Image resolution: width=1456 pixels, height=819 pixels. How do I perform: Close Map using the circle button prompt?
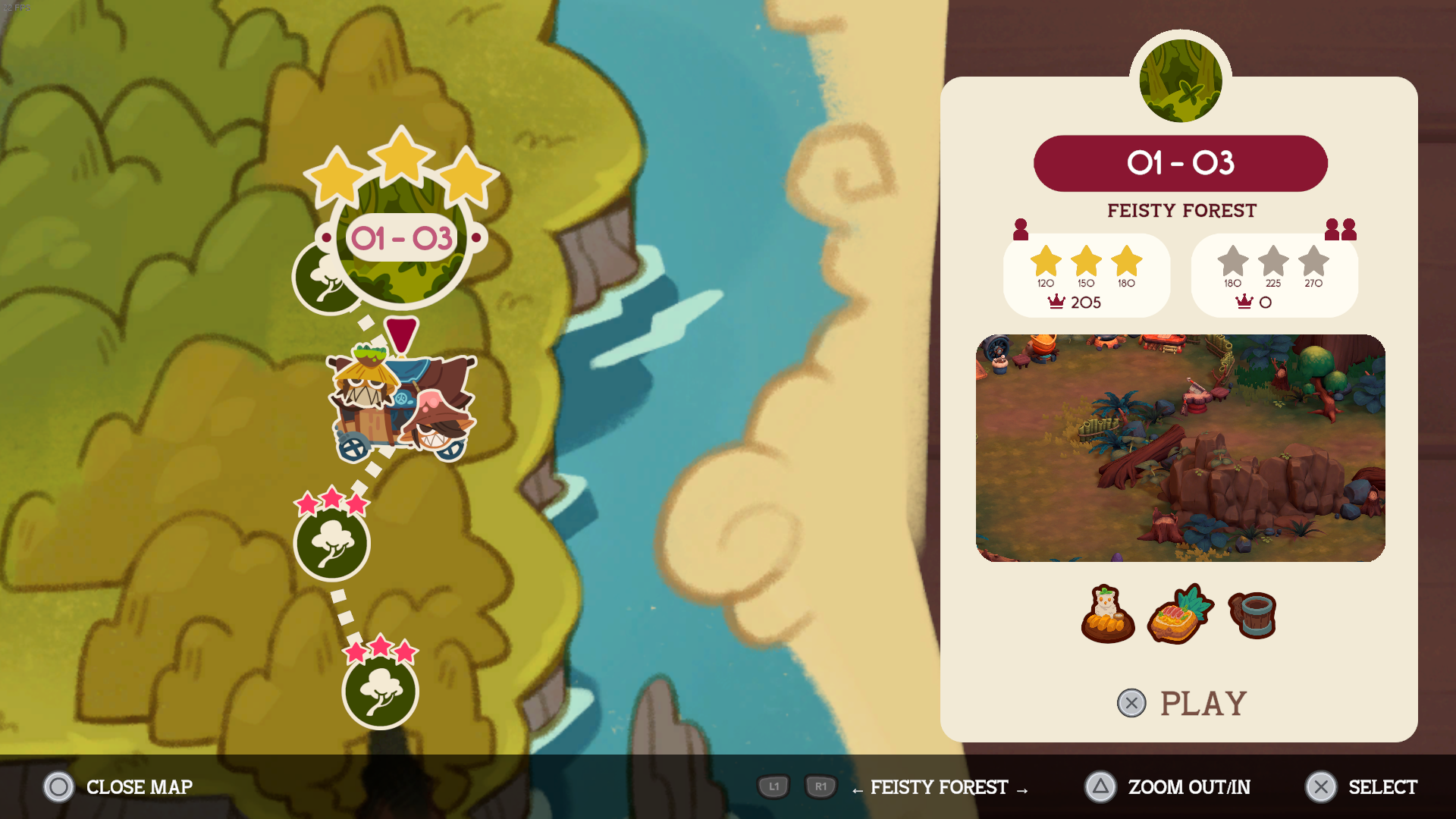(x=58, y=787)
